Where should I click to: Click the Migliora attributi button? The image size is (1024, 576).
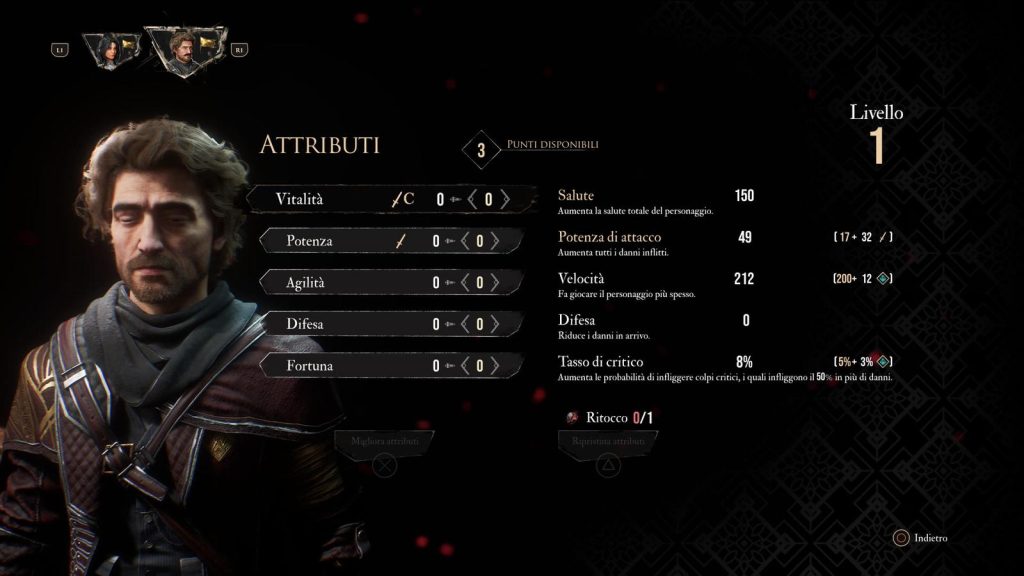(x=385, y=441)
